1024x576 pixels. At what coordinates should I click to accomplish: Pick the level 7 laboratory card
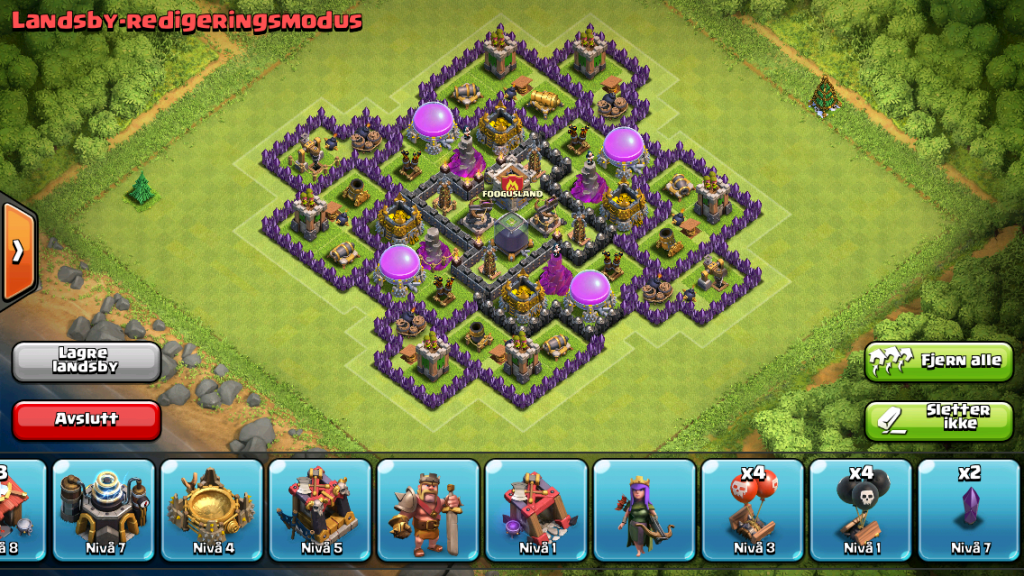tap(103, 508)
